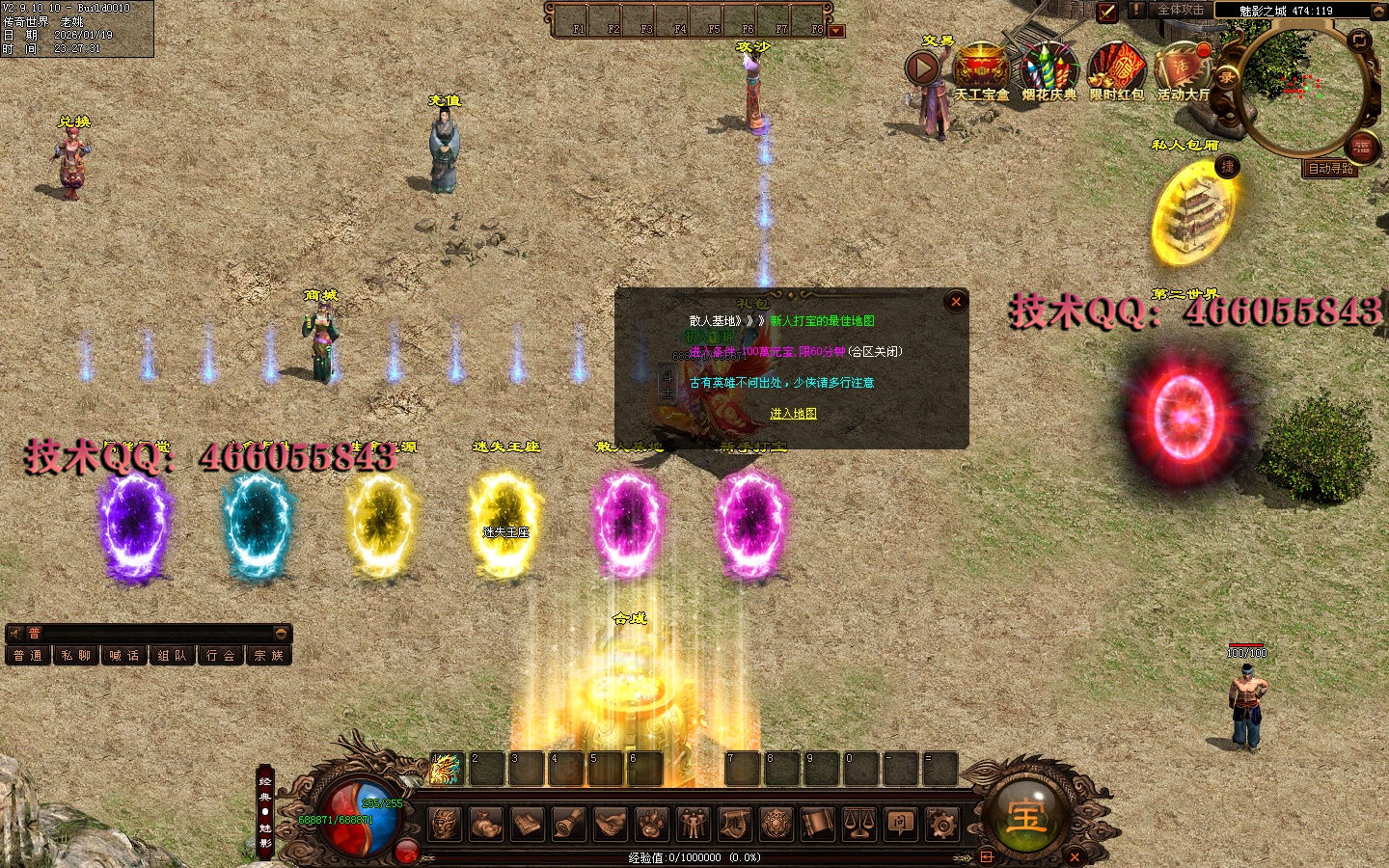Click the play arrow button beside event icons

[x=923, y=68]
